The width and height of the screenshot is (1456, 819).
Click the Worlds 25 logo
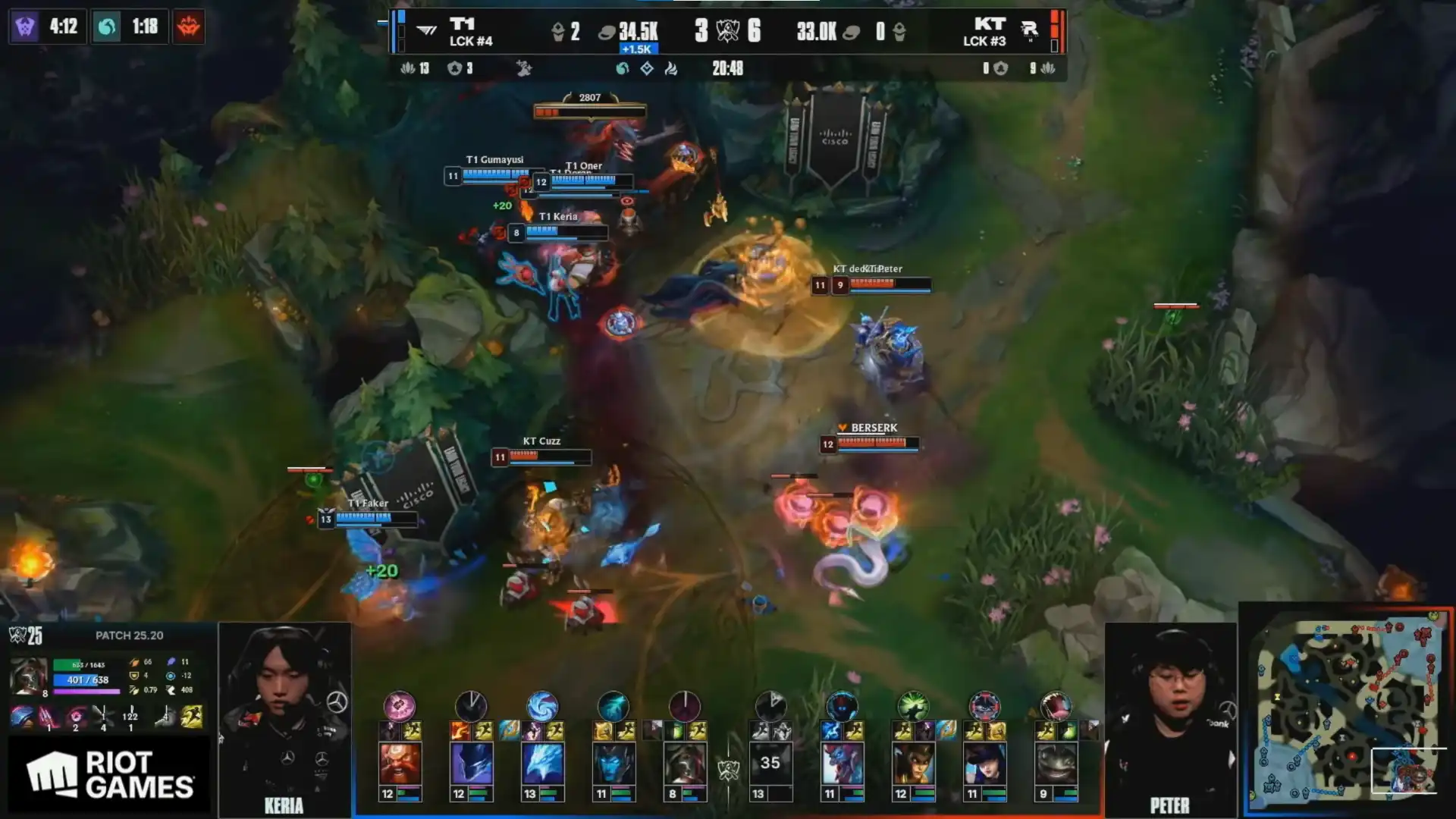pos(26,635)
